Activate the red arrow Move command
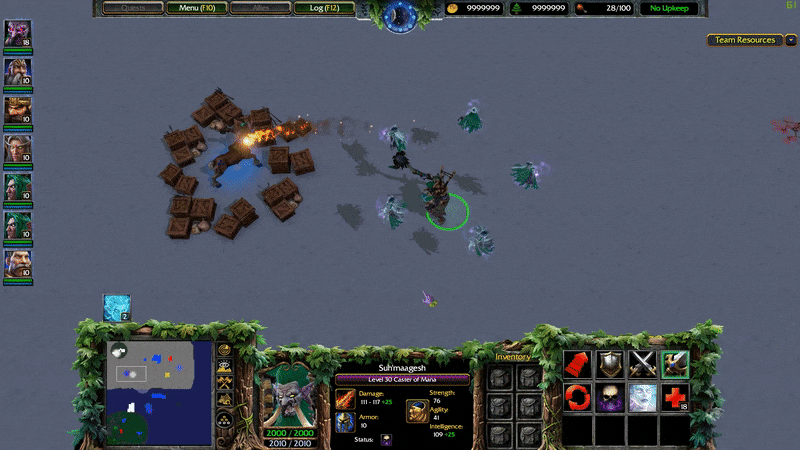800x450 pixels. [x=578, y=364]
